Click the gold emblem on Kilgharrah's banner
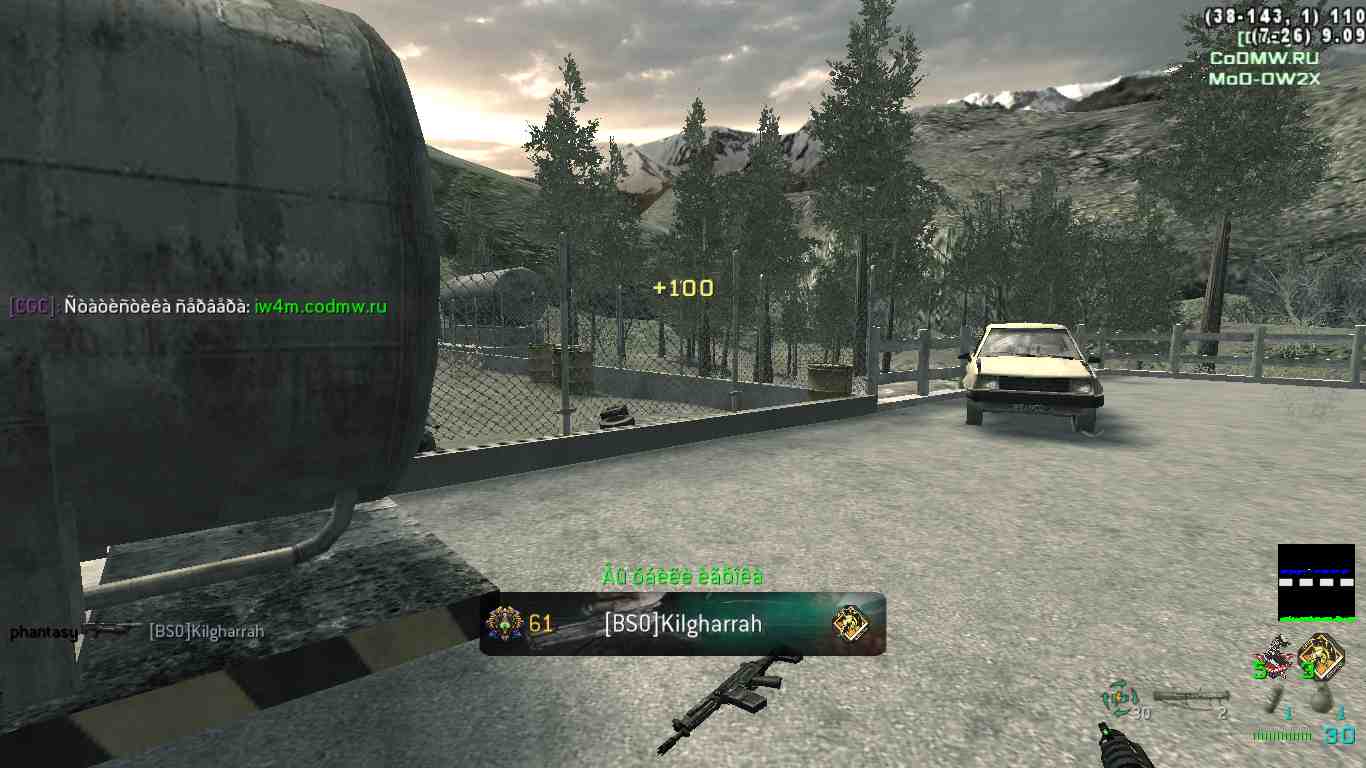 click(850, 624)
